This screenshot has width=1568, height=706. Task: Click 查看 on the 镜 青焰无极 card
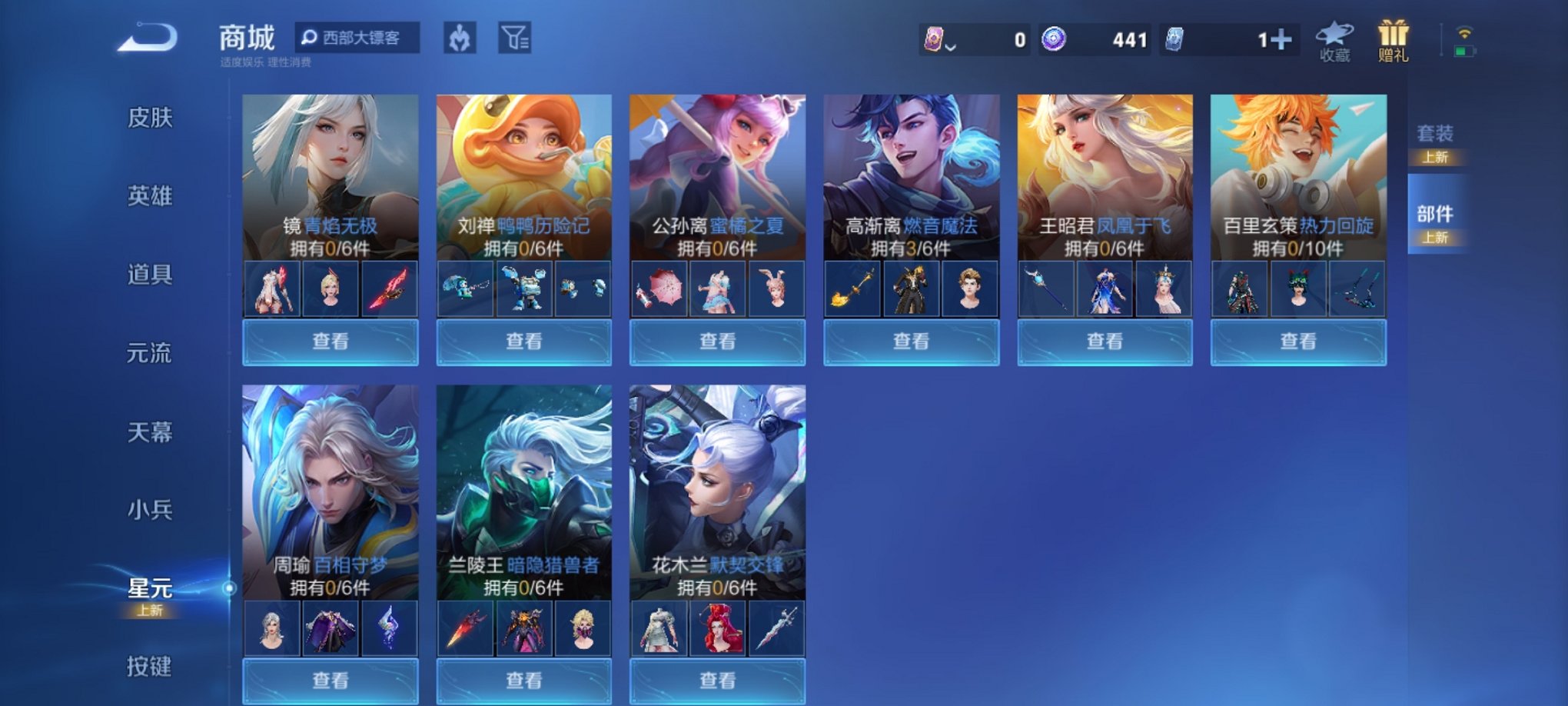(x=329, y=341)
